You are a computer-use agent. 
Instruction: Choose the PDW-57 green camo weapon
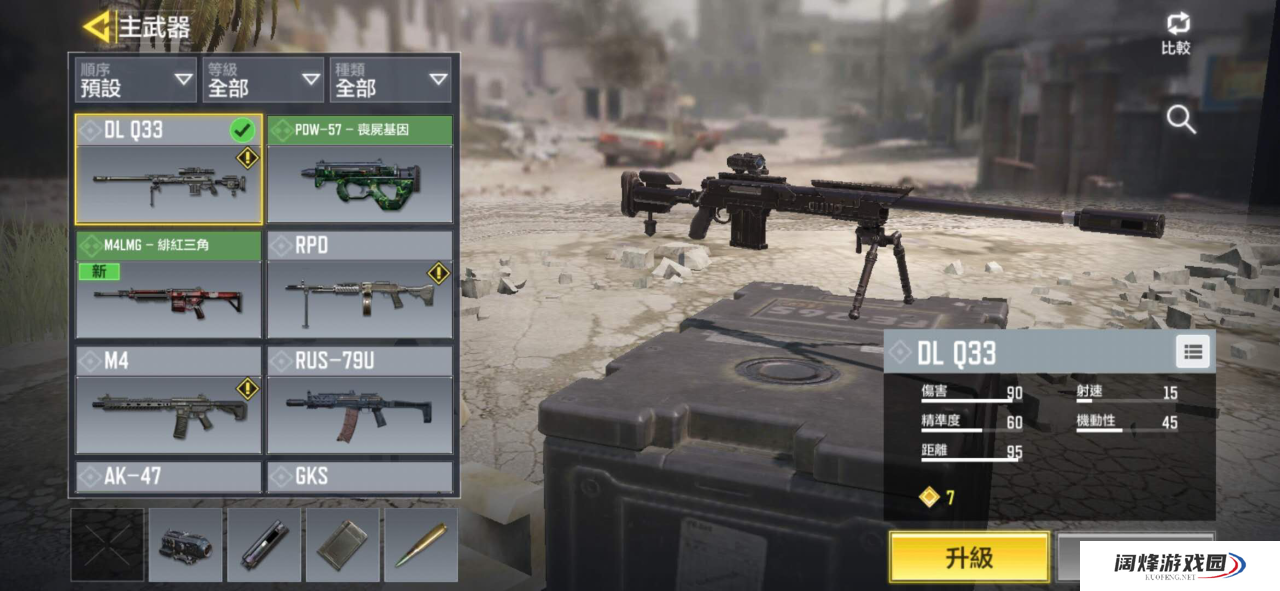click(x=360, y=170)
